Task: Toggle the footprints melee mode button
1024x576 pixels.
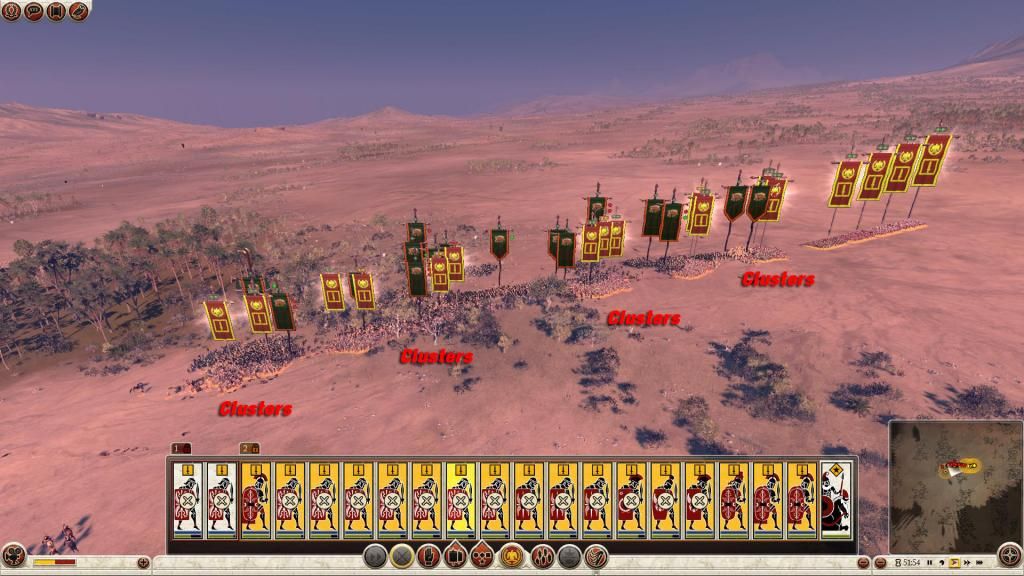Action: pos(543,555)
